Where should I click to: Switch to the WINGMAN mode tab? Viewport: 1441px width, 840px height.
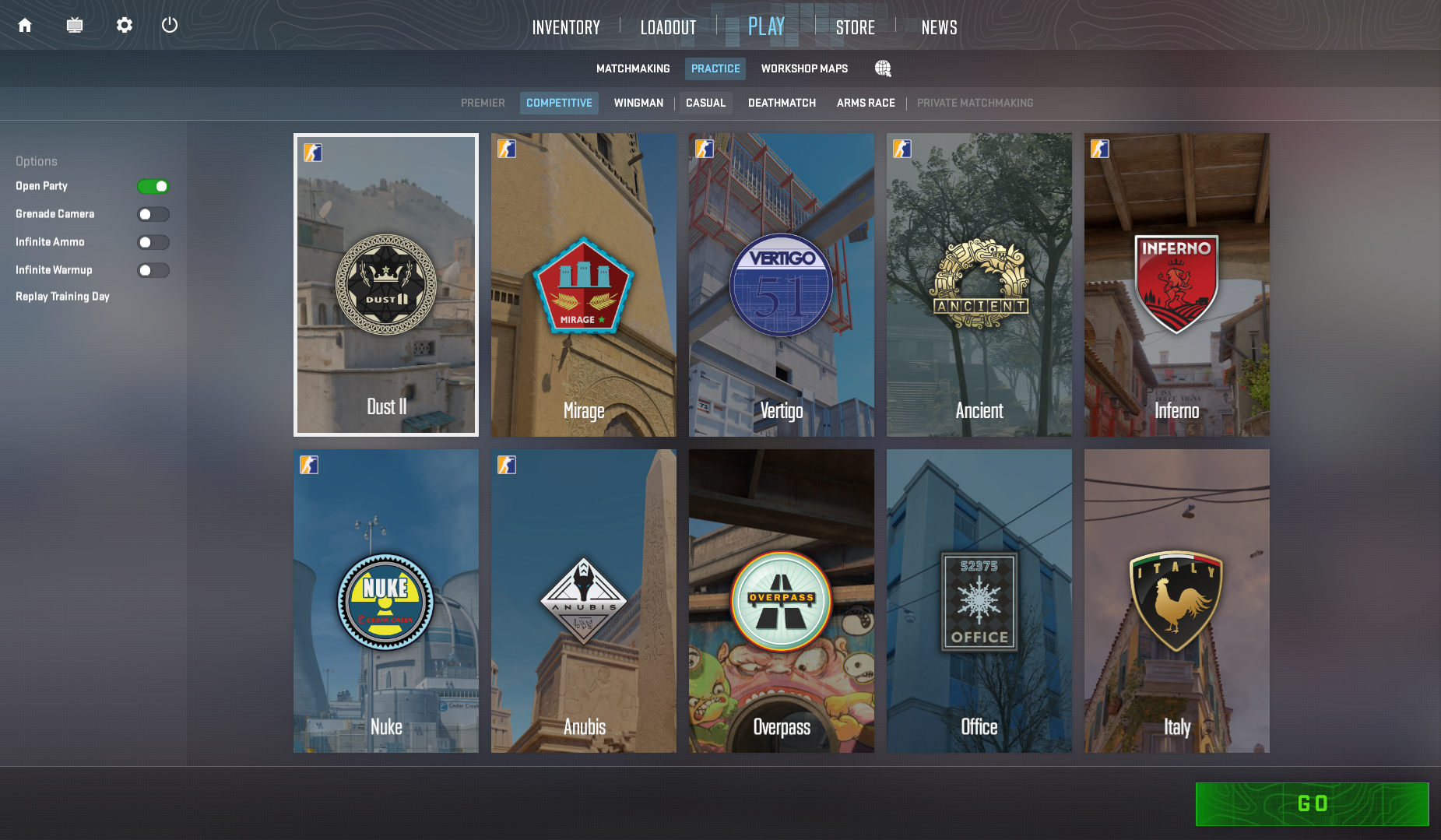click(x=638, y=103)
